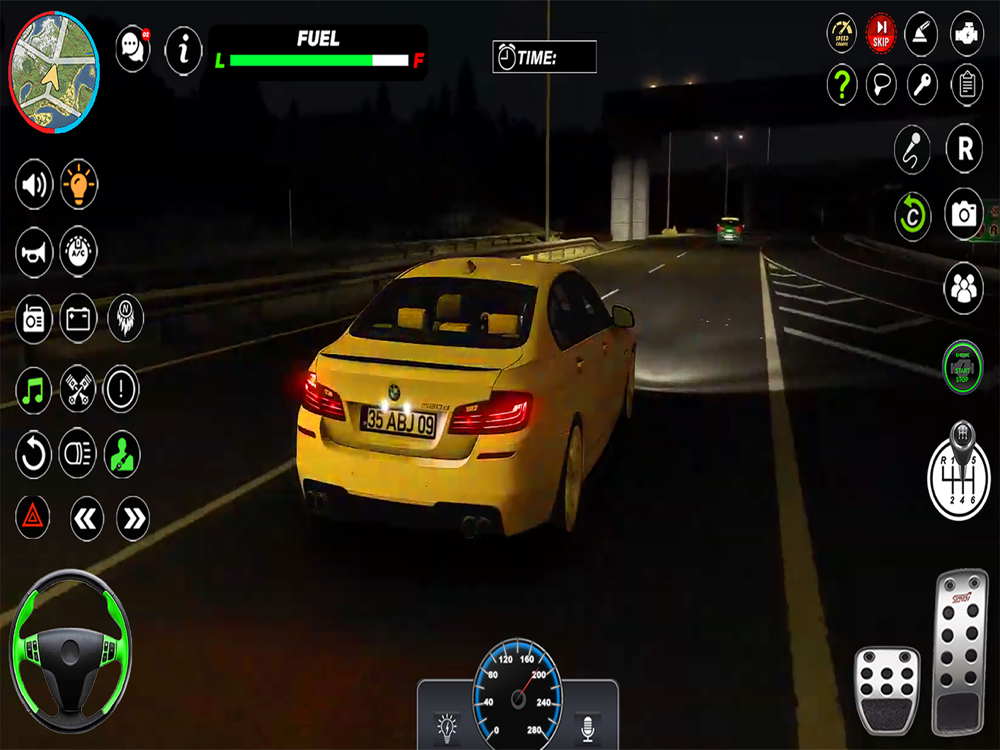1000x750 pixels.
Task: Activate the red hazard lights triangle
Action: (x=33, y=517)
